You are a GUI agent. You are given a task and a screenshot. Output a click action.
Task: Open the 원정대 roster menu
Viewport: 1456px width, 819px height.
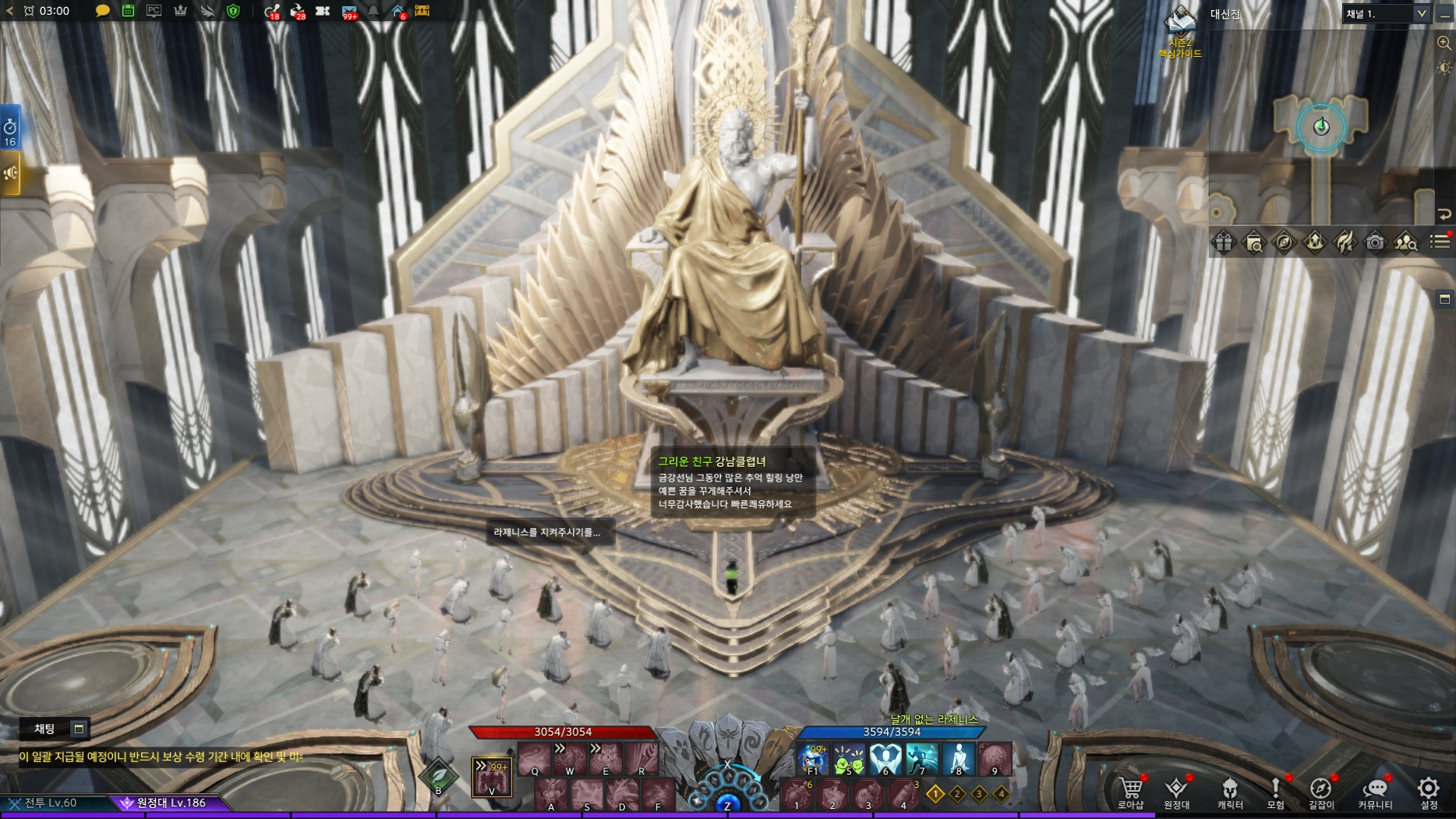point(1176,791)
